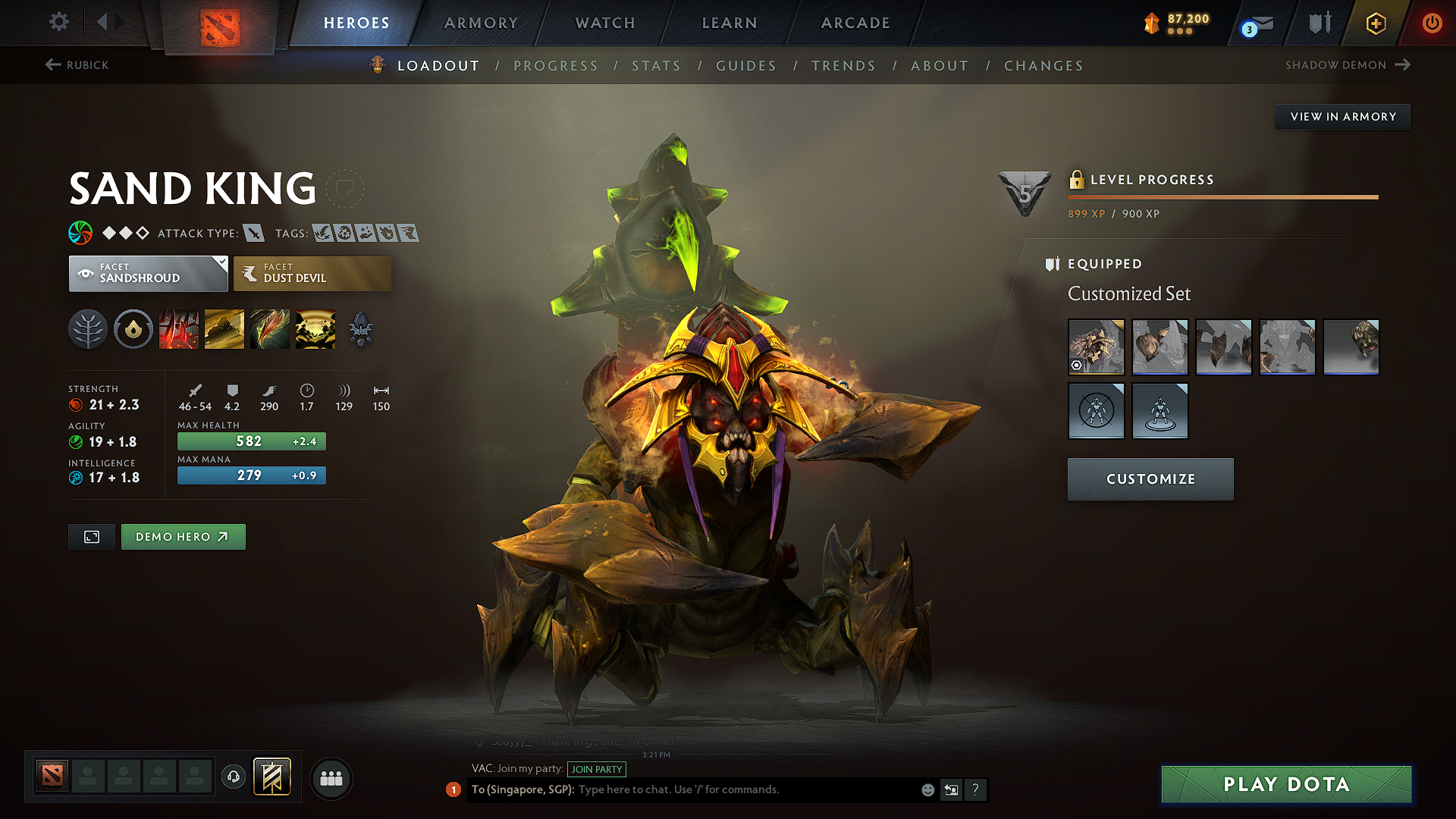Click Sand King's innate ability icon
This screenshot has width=1456, height=819.
click(x=133, y=329)
